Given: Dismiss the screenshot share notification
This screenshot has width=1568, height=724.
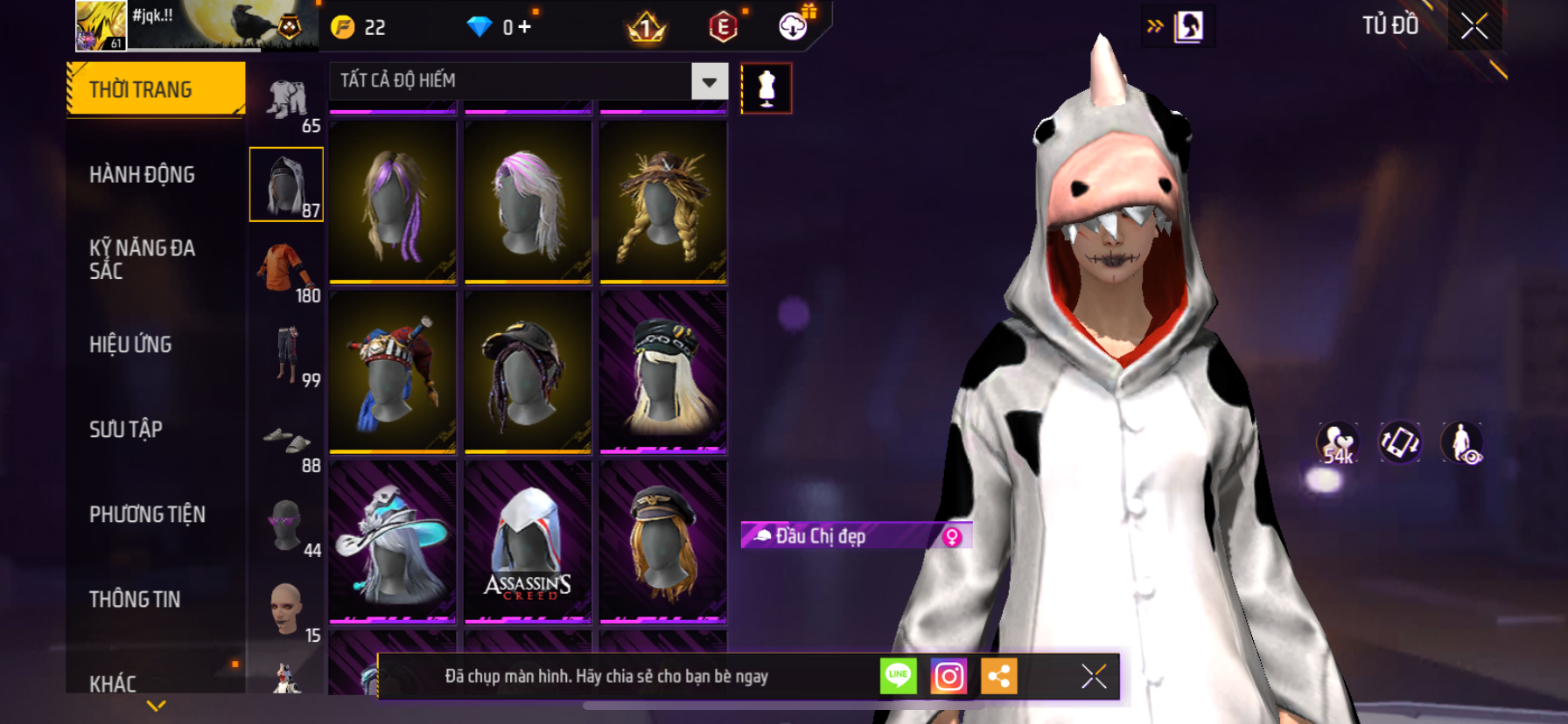Looking at the screenshot, I should (1094, 676).
